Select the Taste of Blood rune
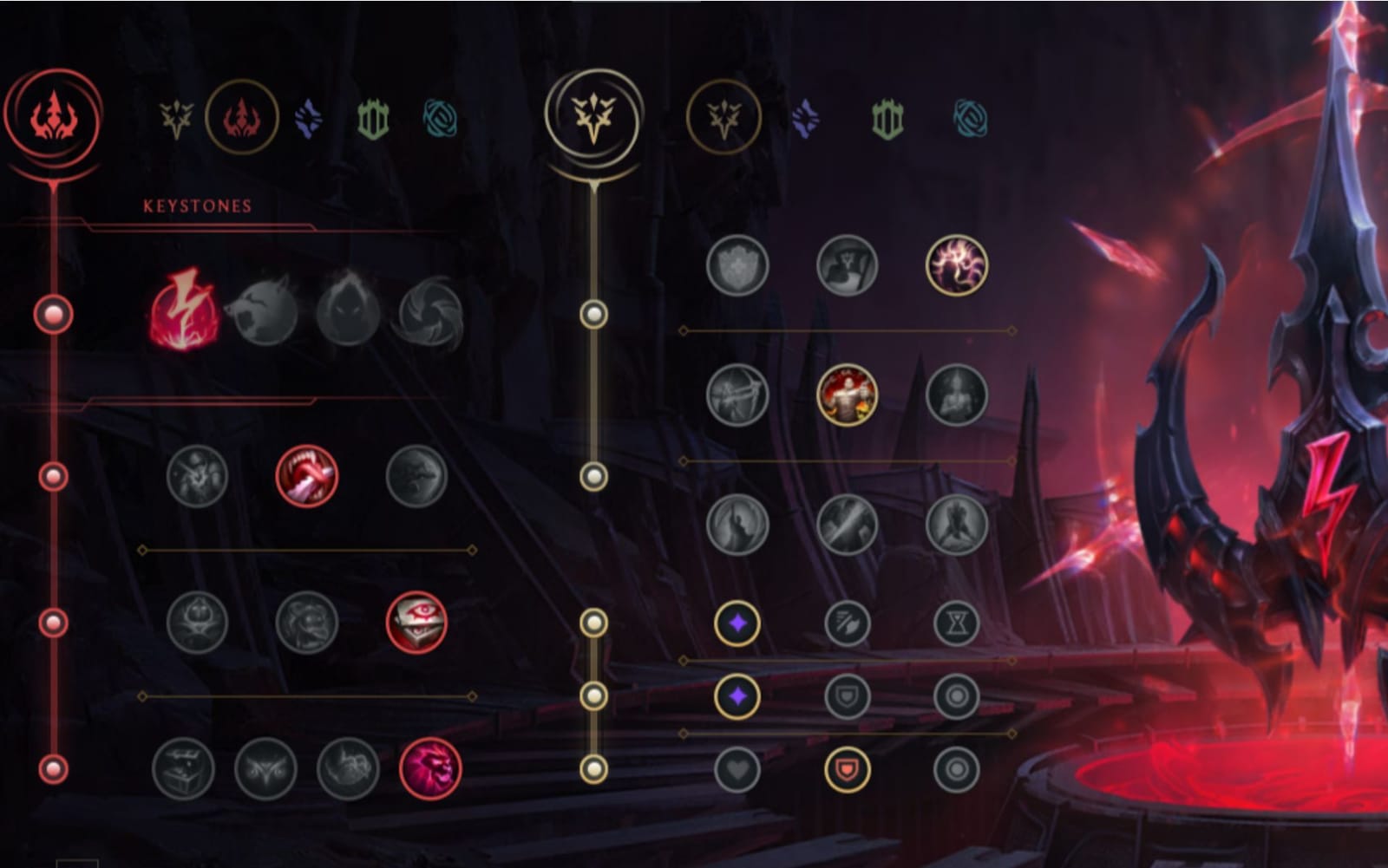 click(x=308, y=475)
